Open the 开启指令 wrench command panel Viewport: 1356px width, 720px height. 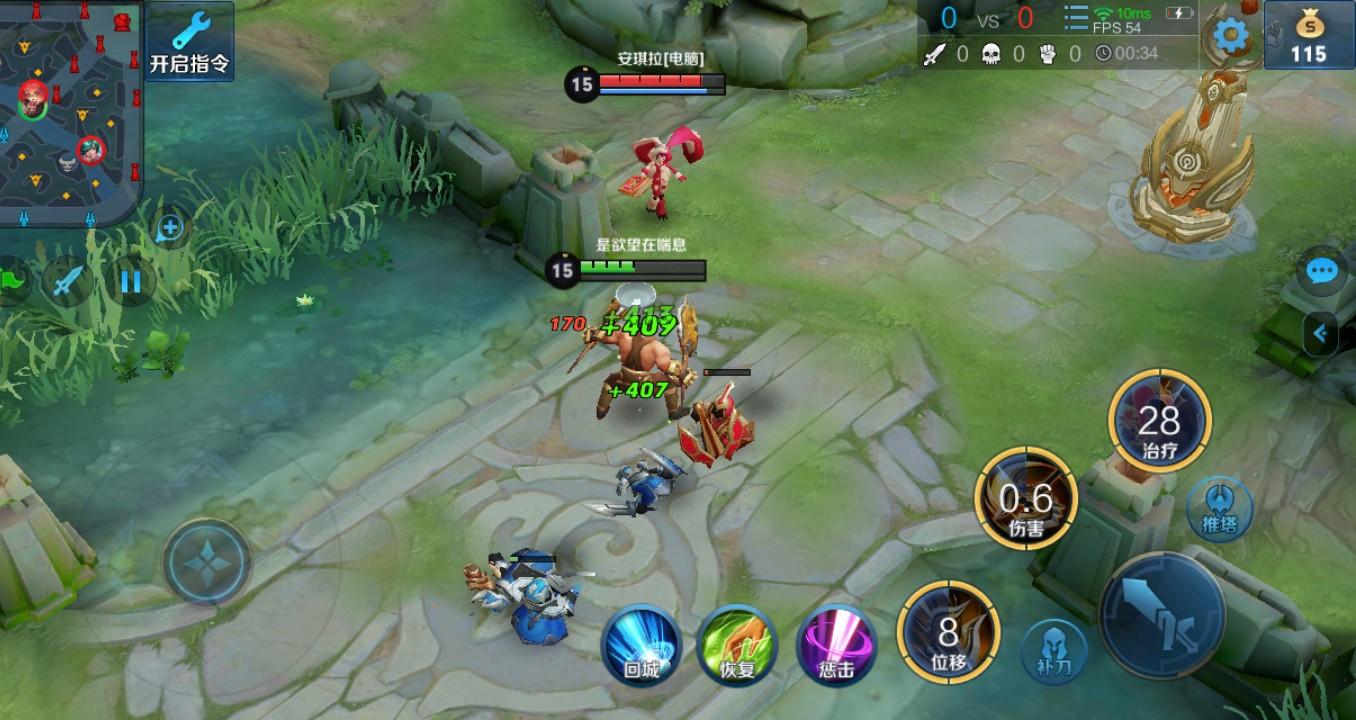tap(190, 41)
